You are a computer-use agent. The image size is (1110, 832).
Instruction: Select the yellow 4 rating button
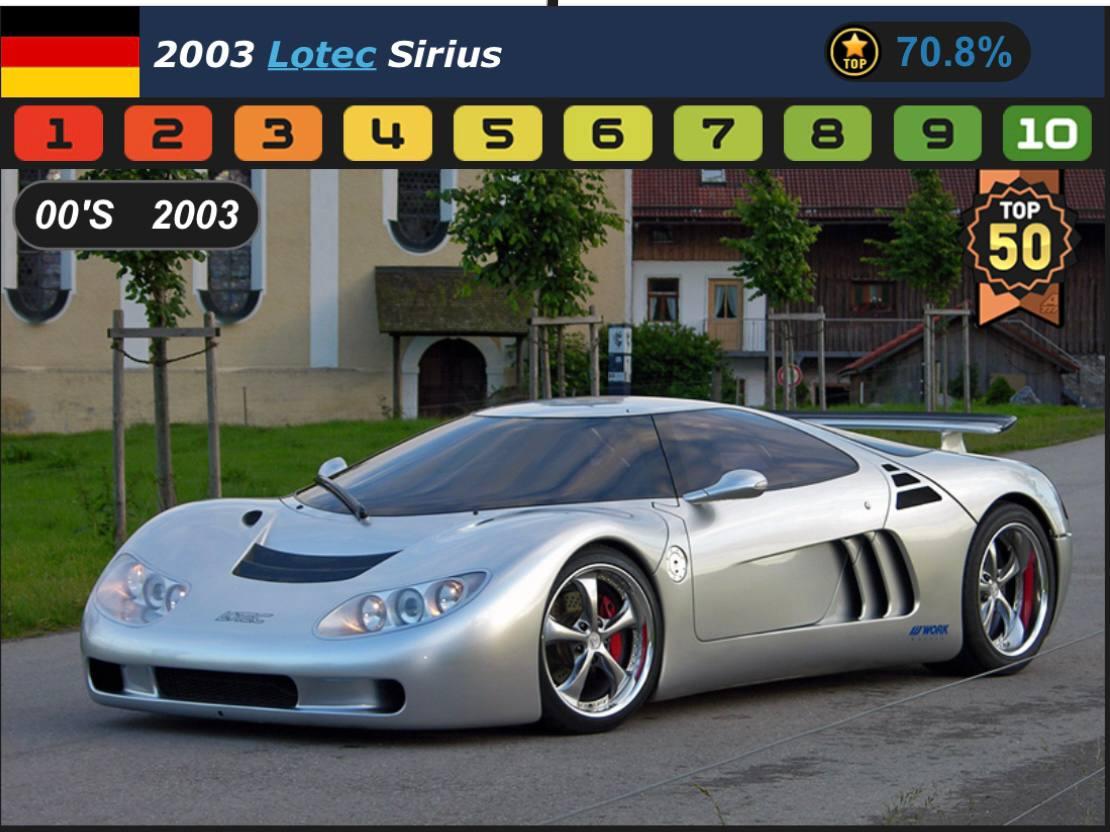[x=388, y=134]
